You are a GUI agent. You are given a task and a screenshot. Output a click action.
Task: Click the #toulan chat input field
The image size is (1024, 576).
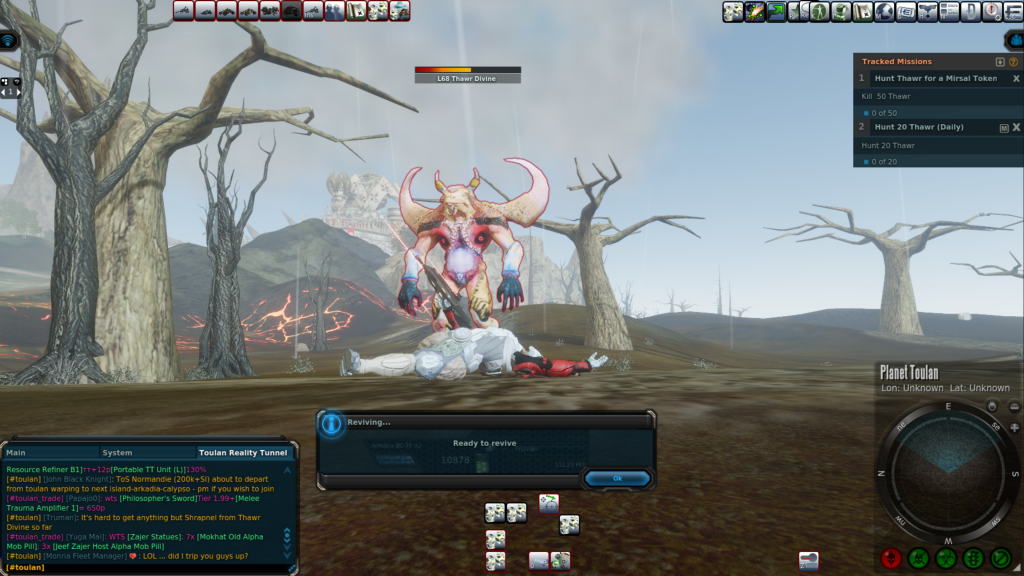coord(150,567)
